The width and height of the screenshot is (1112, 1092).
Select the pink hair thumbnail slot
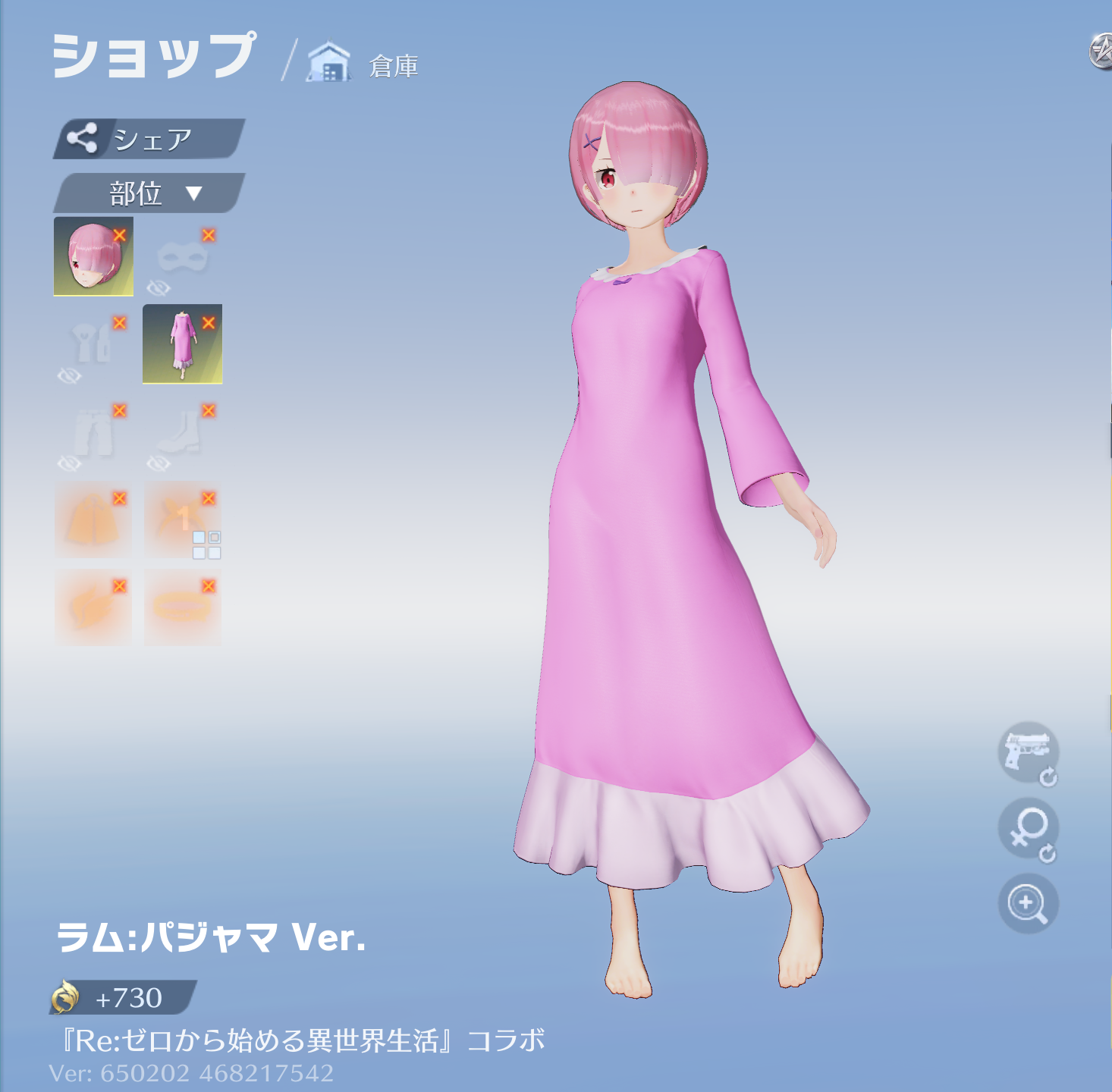(91, 256)
